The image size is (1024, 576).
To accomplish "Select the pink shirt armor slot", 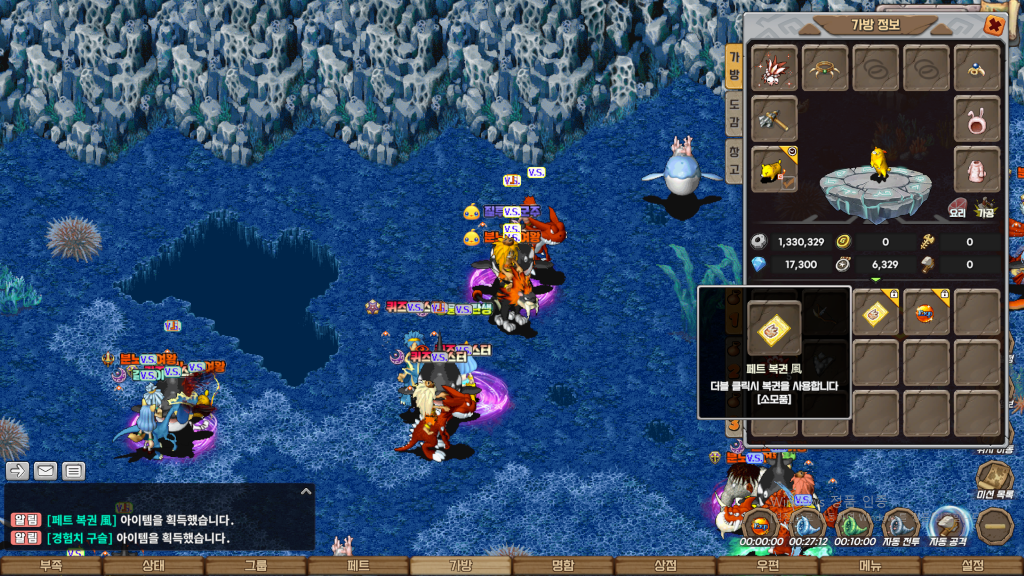I will point(977,168).
